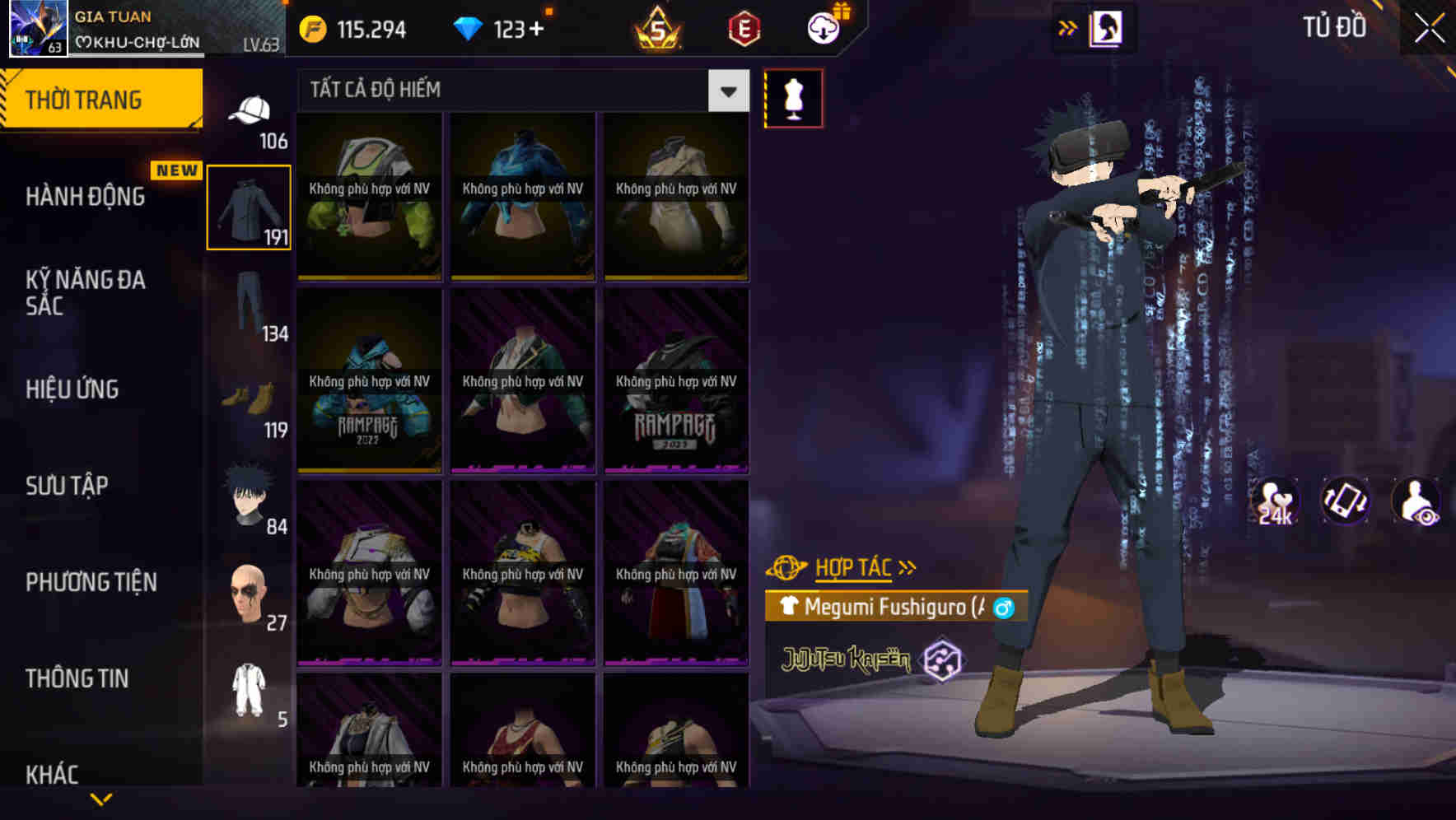Image resolution: width=1456 pixels, height=820 pixels.
Task: Open the shirt category in the wardrobe
Action: pyautogui.click(x=248, y=206)
